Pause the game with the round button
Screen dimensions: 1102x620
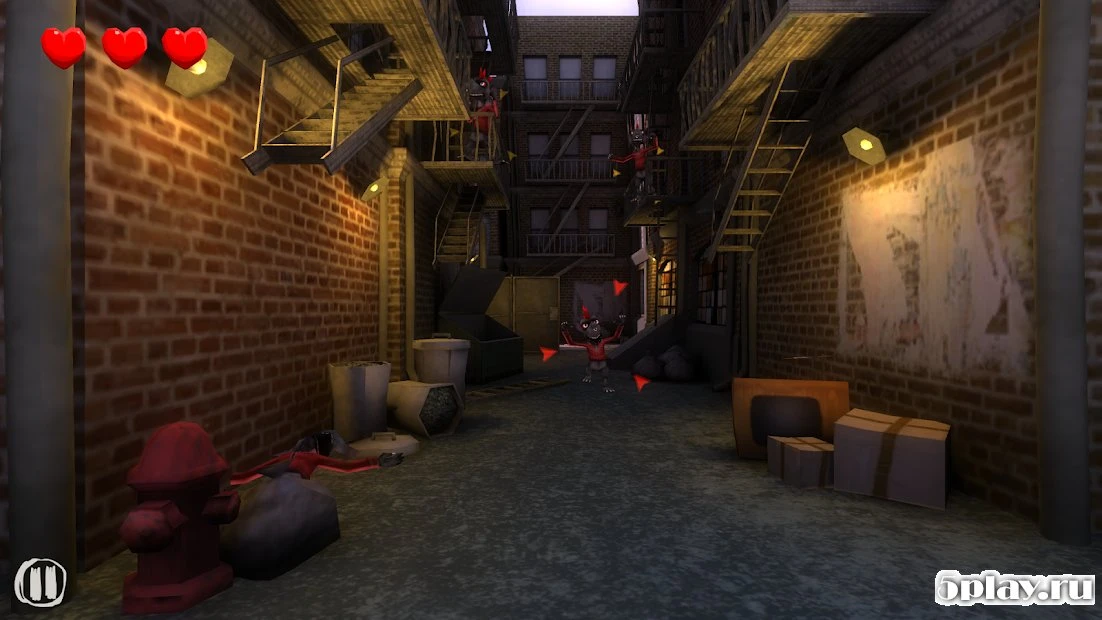pyautogui.click(x=40, y=582)
